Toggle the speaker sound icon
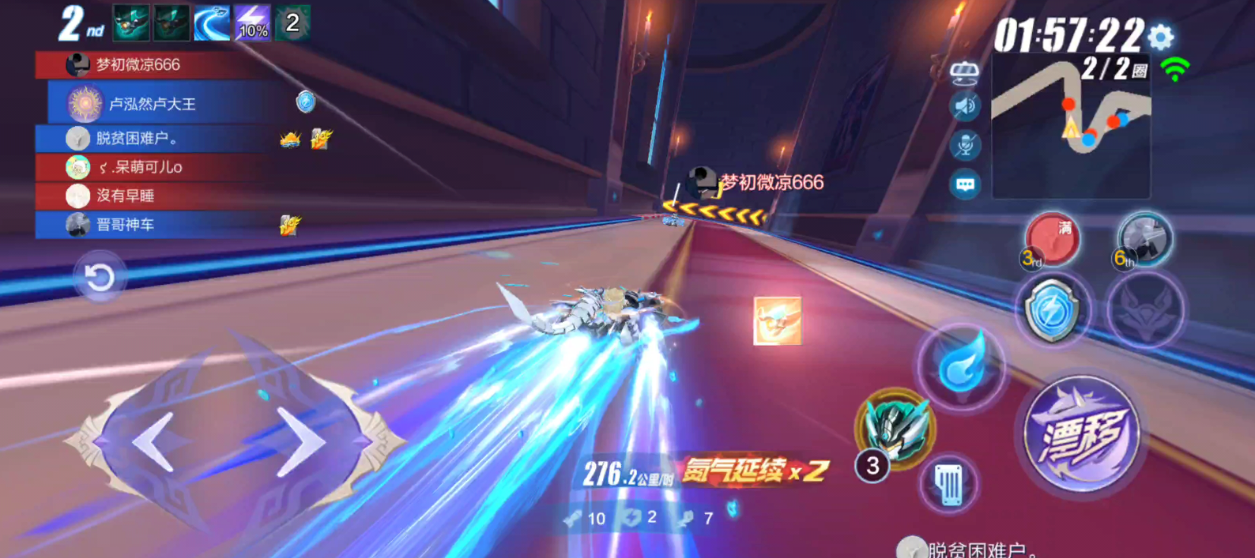This screenshot has width=1255, height=558. 965,106
